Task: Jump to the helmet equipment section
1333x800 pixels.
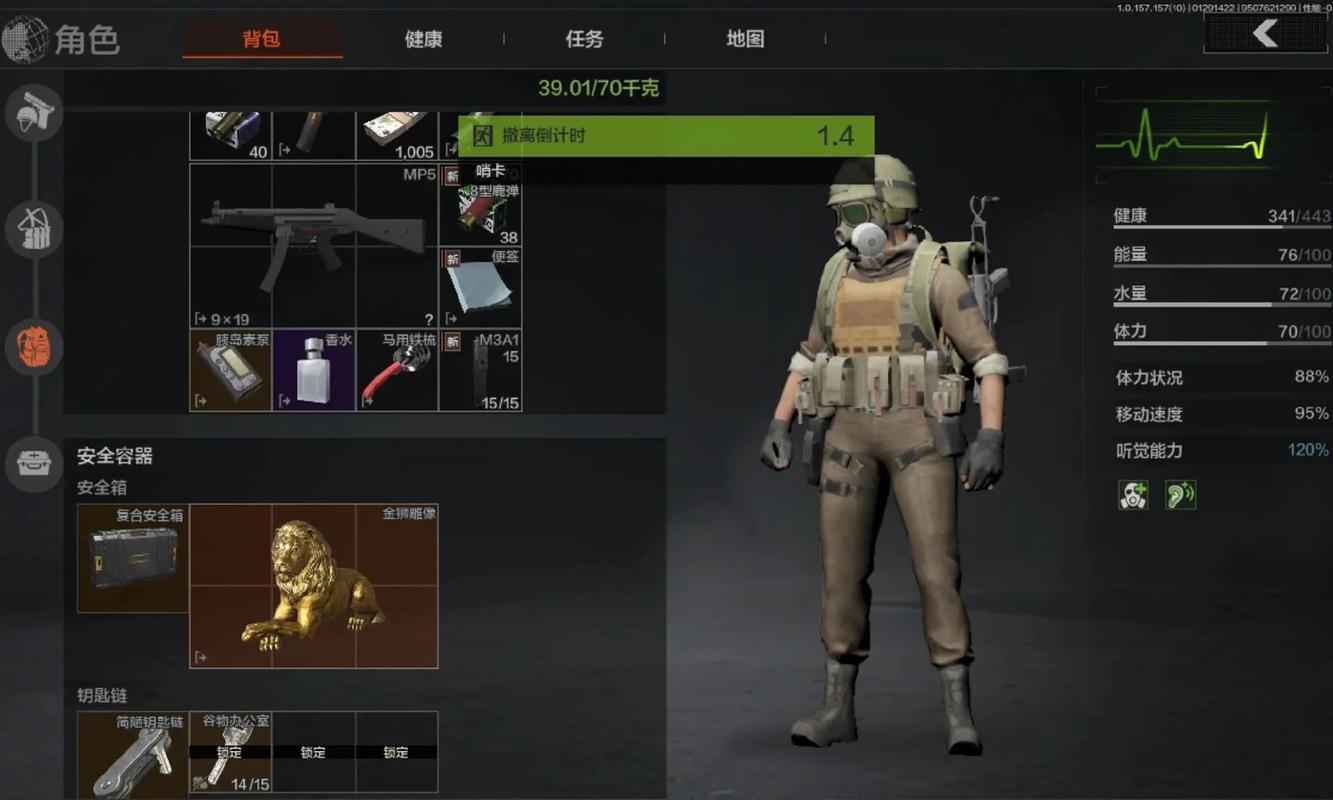Action: (34, 112)
